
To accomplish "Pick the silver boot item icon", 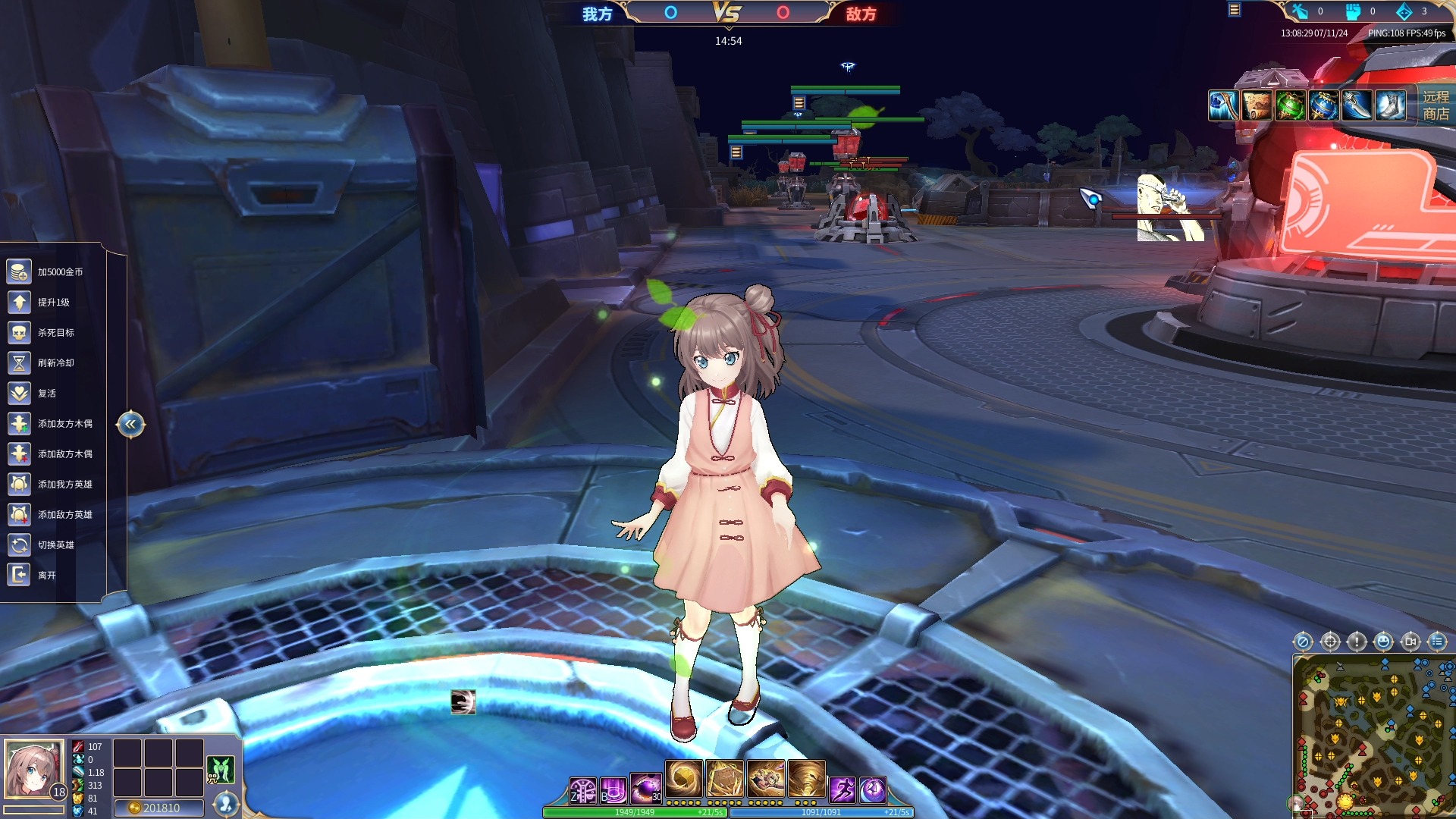I will point(1390,105).
